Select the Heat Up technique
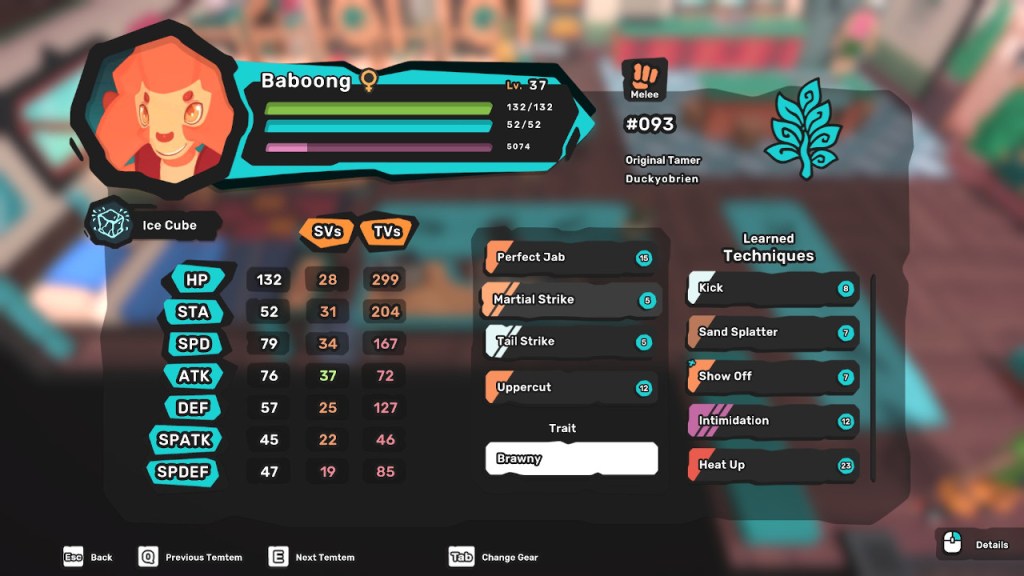 [x=772, y=465]
